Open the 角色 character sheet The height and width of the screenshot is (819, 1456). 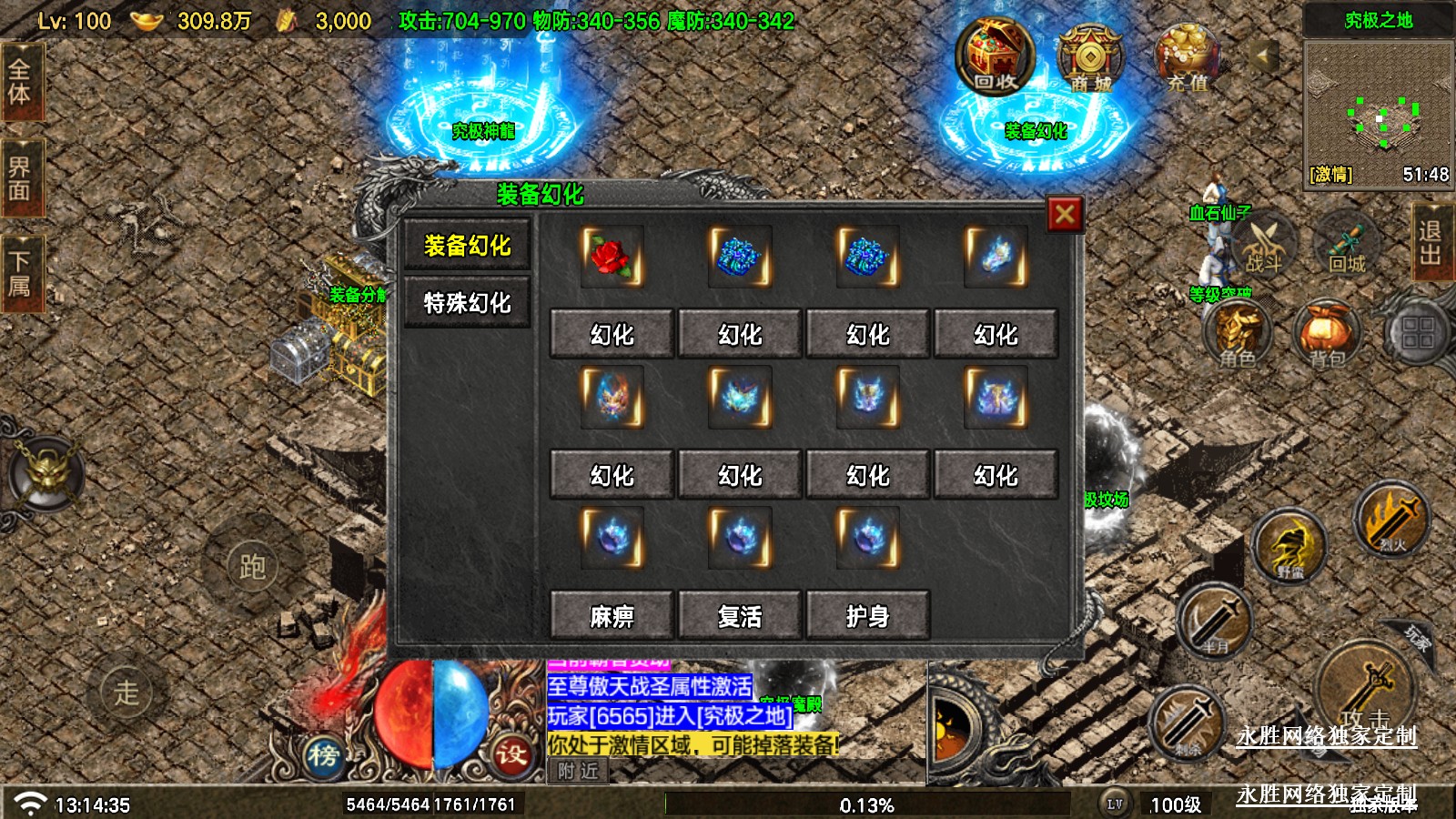[x=1238, y=335]
